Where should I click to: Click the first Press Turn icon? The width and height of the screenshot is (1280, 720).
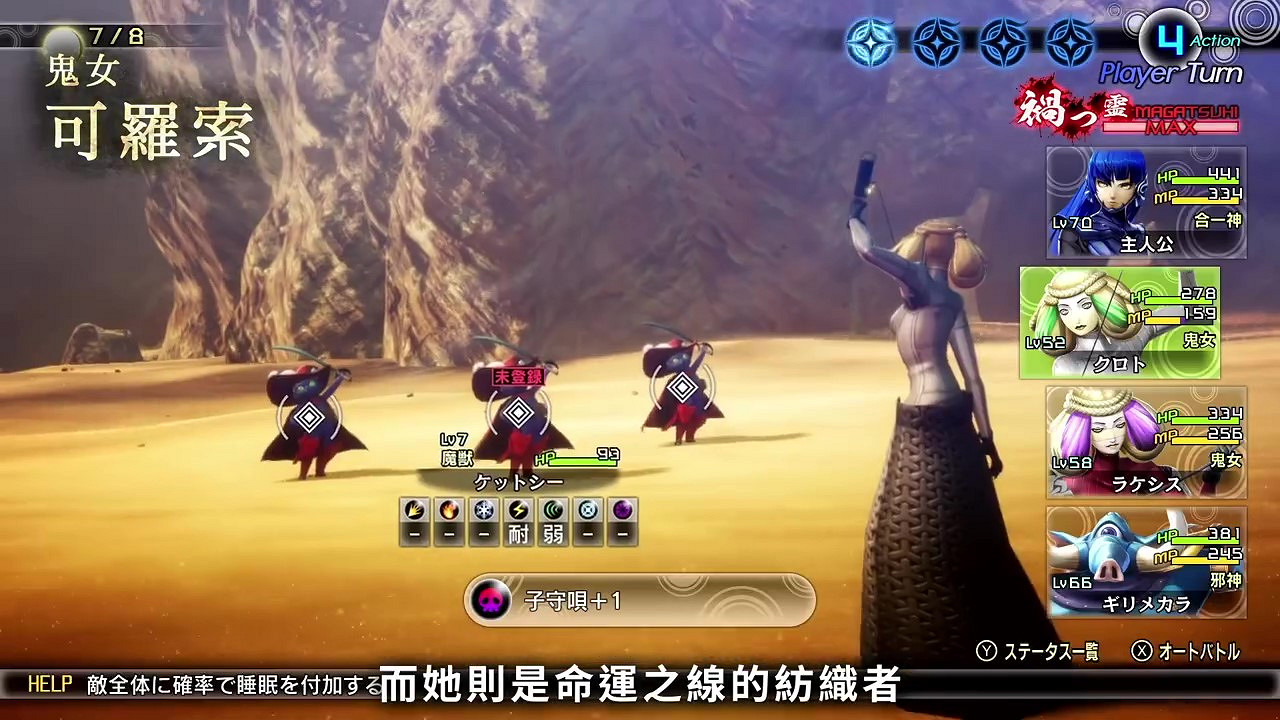(x=869, y=42)
